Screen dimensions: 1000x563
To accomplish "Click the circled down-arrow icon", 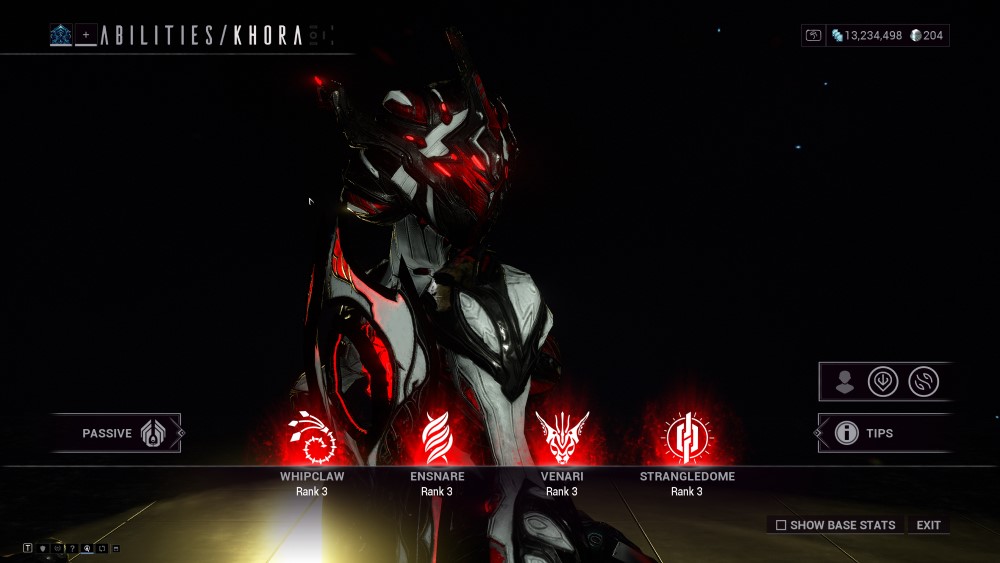I will pos(882,381).
